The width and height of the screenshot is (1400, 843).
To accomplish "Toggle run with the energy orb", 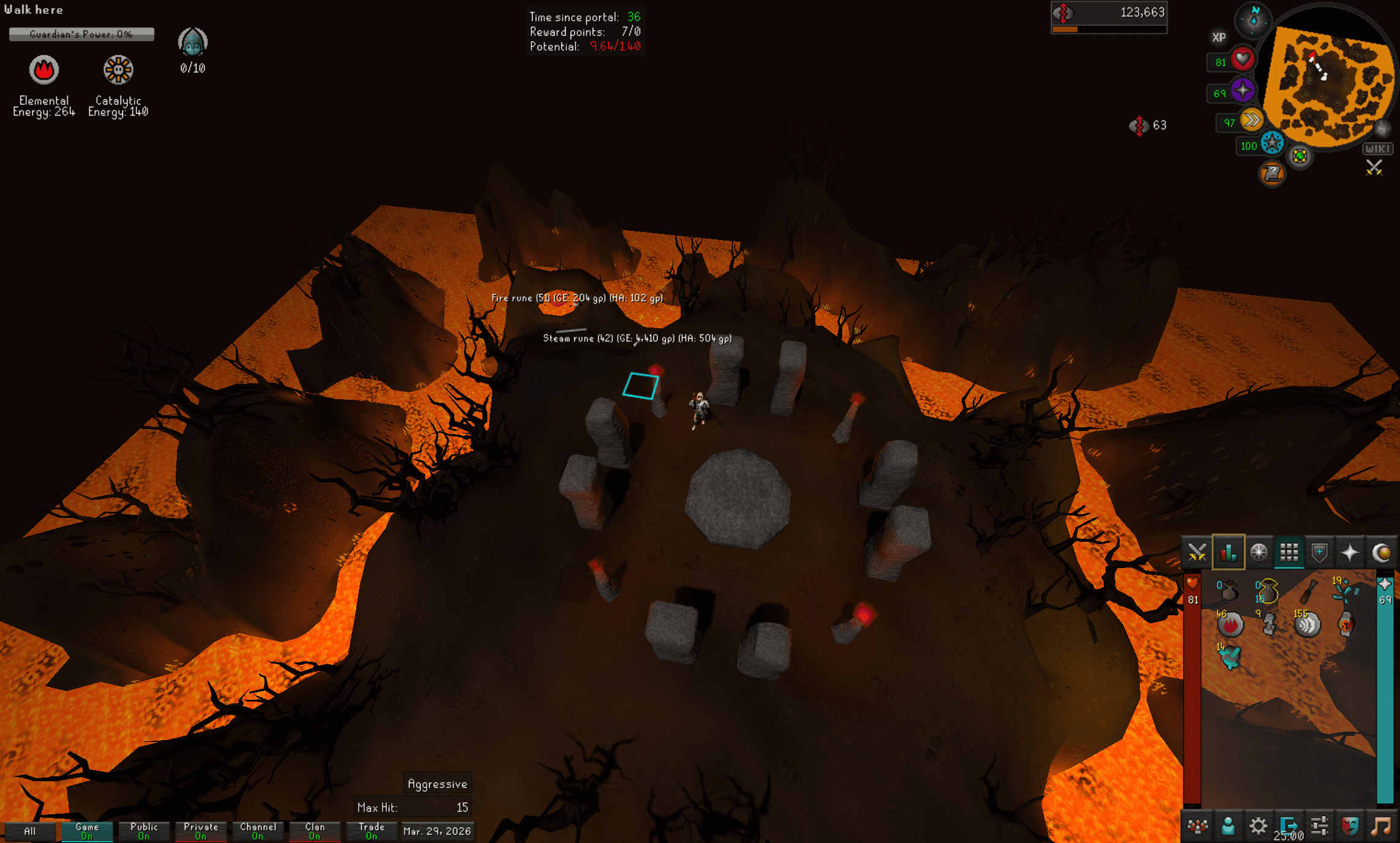I will click(1251, 119).
